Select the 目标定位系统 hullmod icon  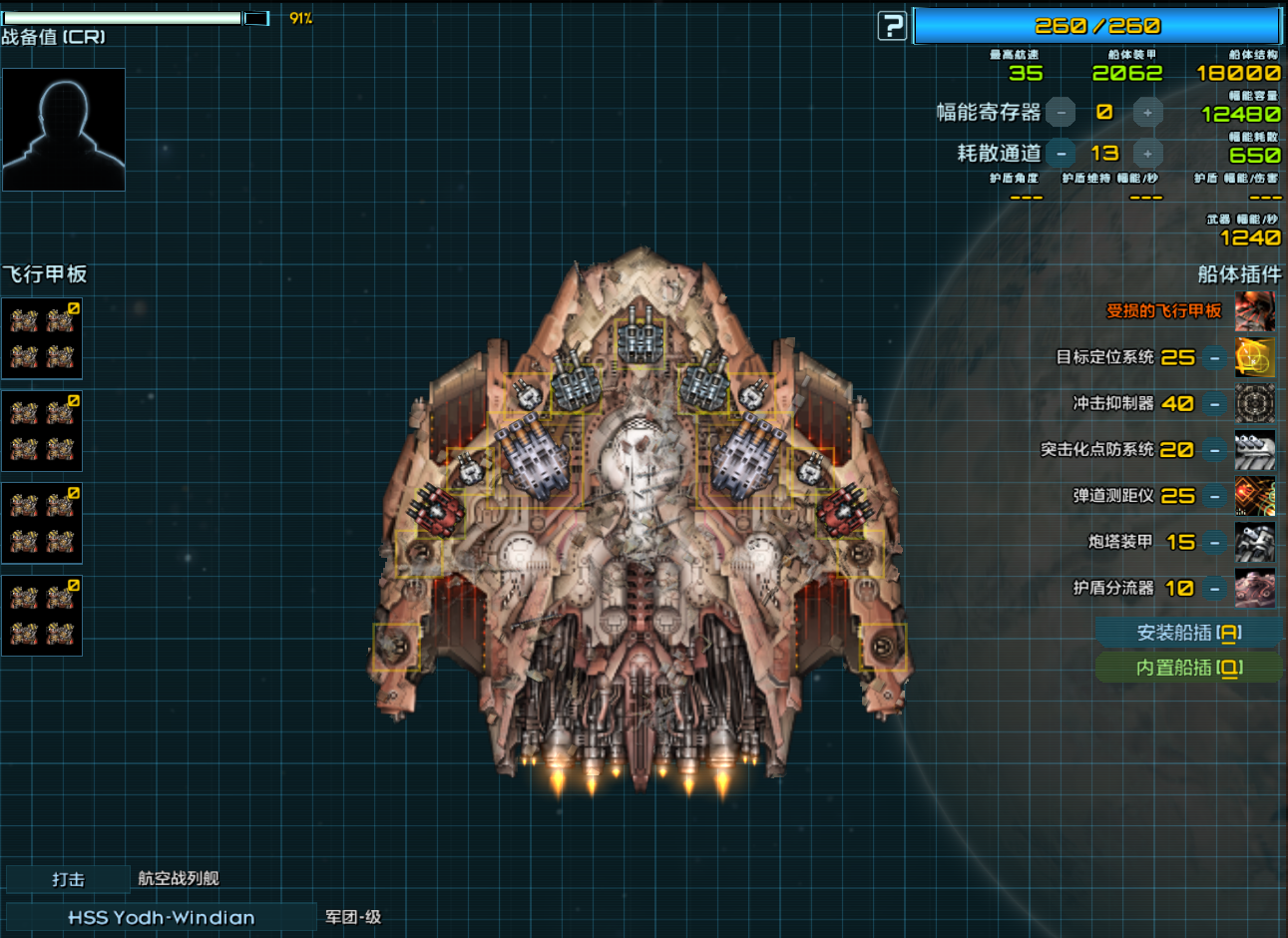click(x=1254, y=357)
